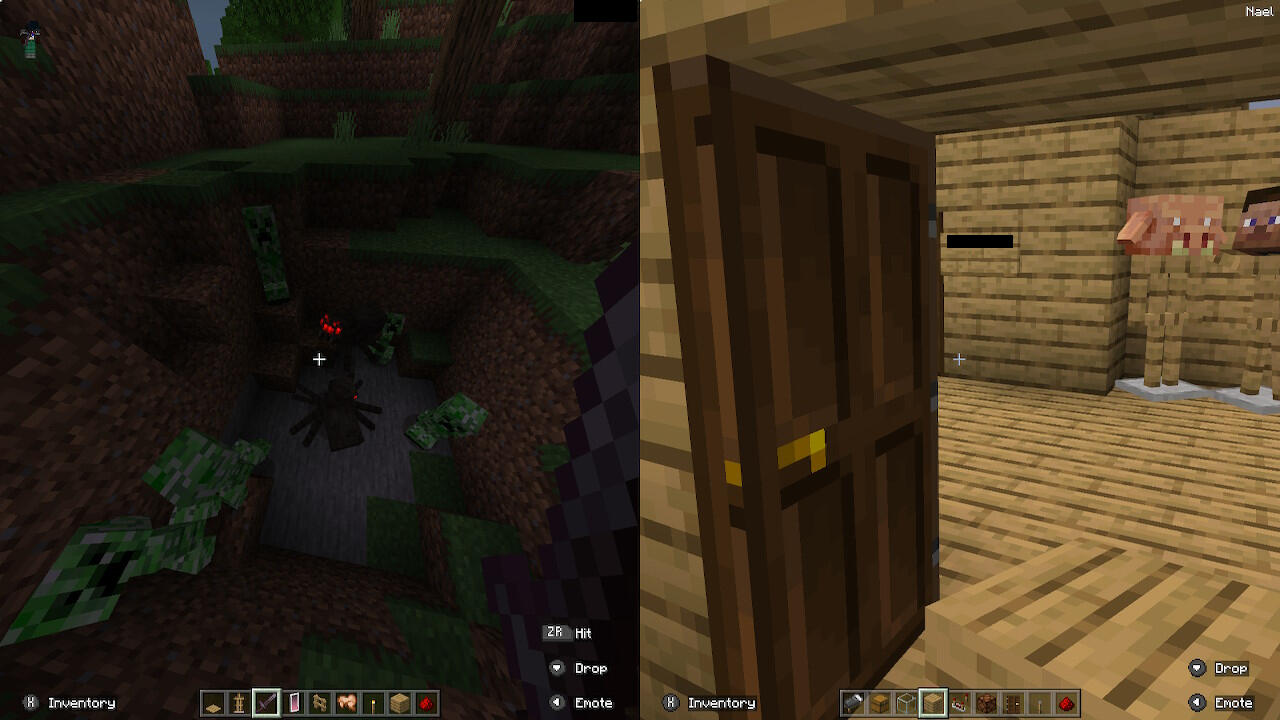Select the TNT slot in the right hotbar
Viewport: 1280px width, 720px height.
click(x=960, y=703)
